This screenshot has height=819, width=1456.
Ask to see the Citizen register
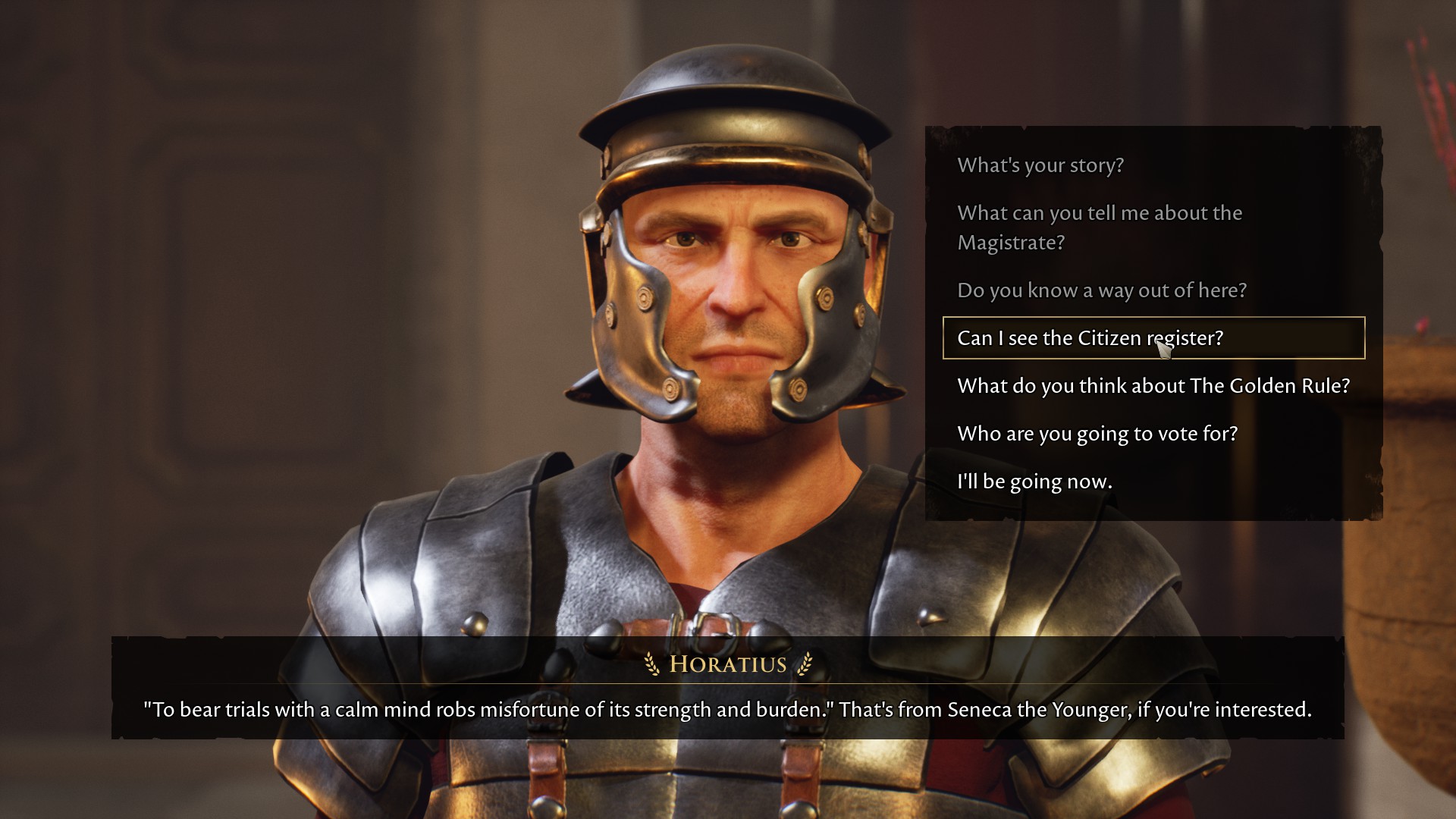pyautogui.click(x=1090, y=338)
